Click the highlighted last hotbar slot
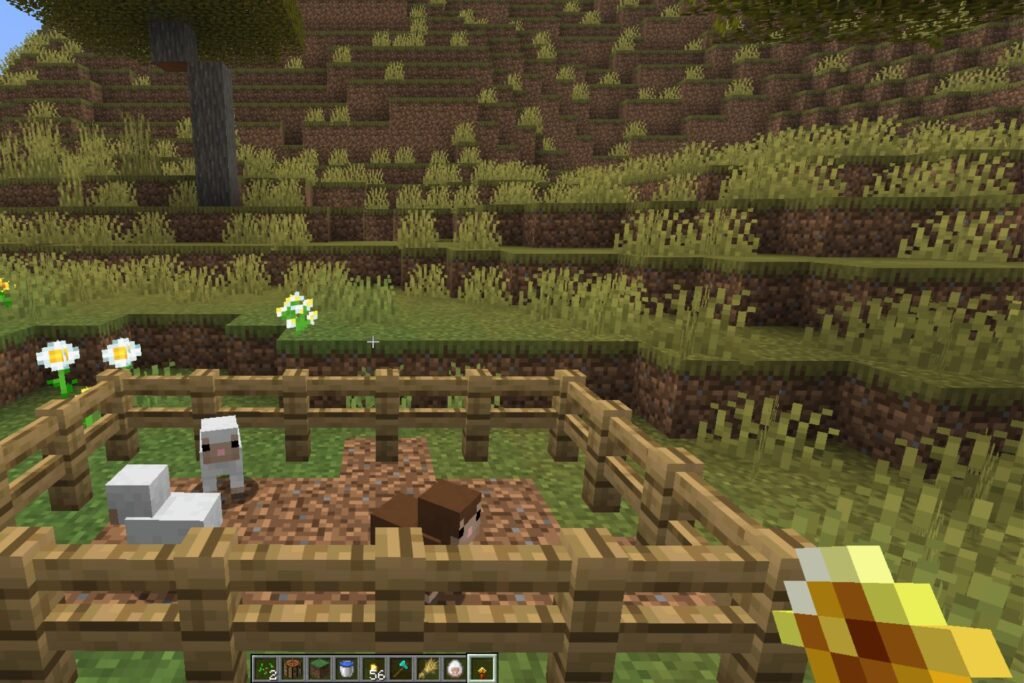1024x683 pixels. pyautogui.click(x=481, y=669)
